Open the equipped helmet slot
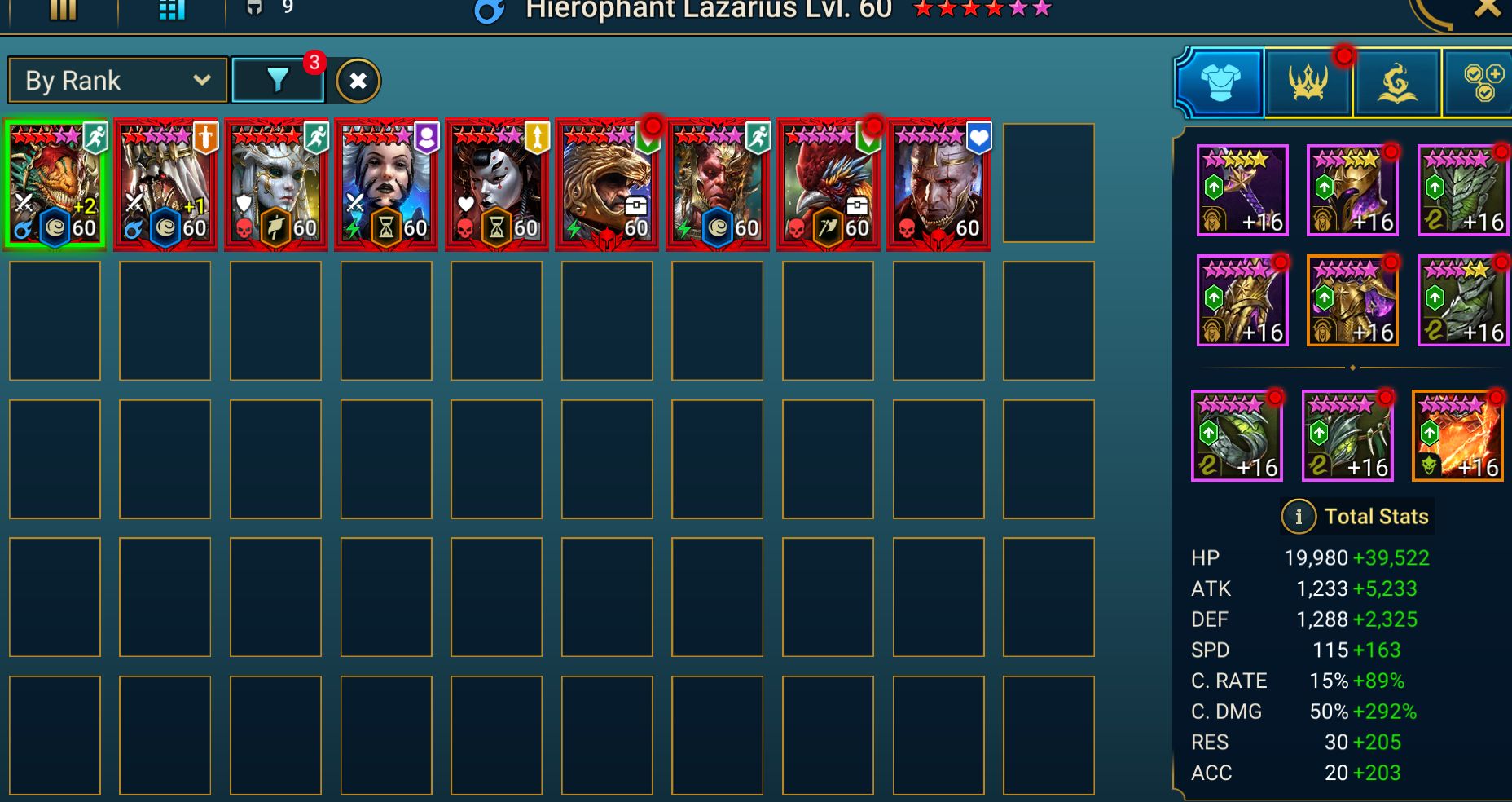 click(x=1352, y=190)
